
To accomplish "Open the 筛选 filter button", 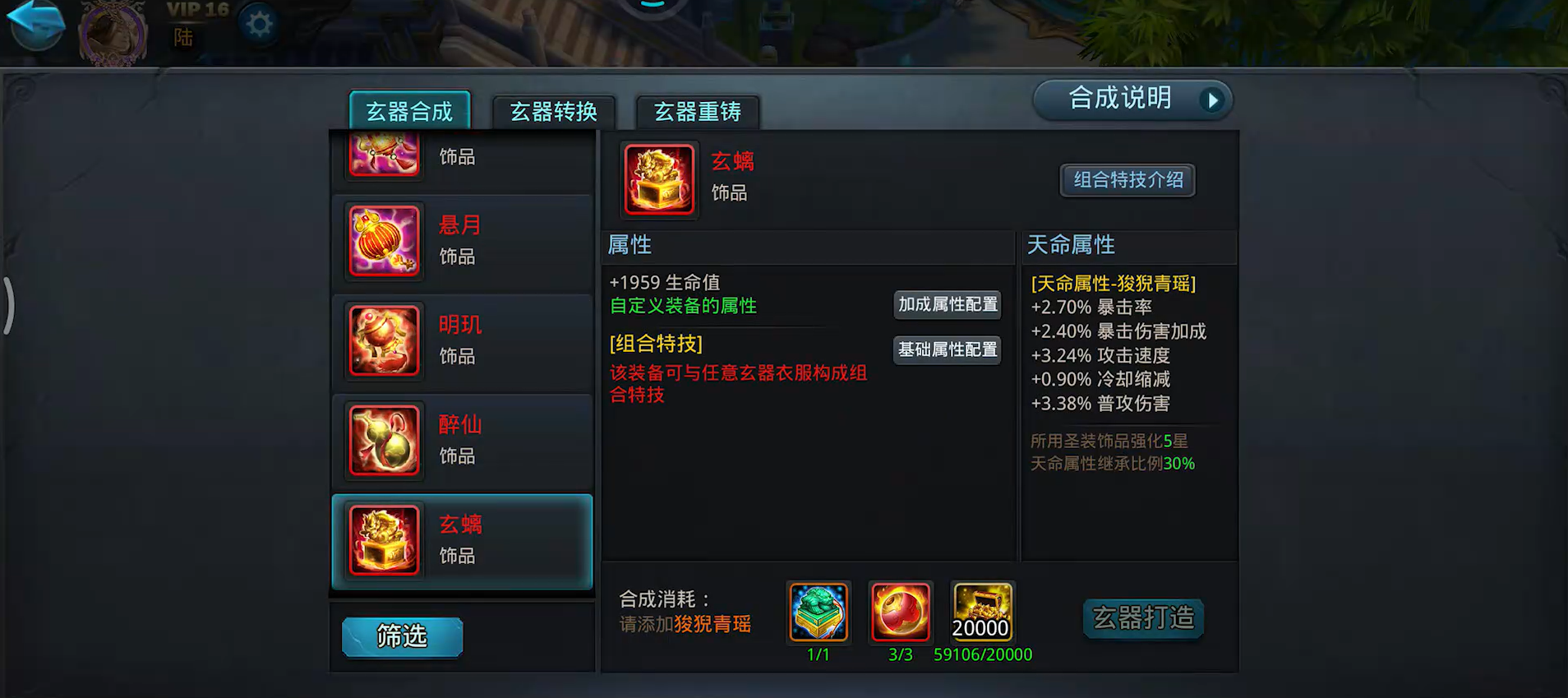I will pos(401,636).
